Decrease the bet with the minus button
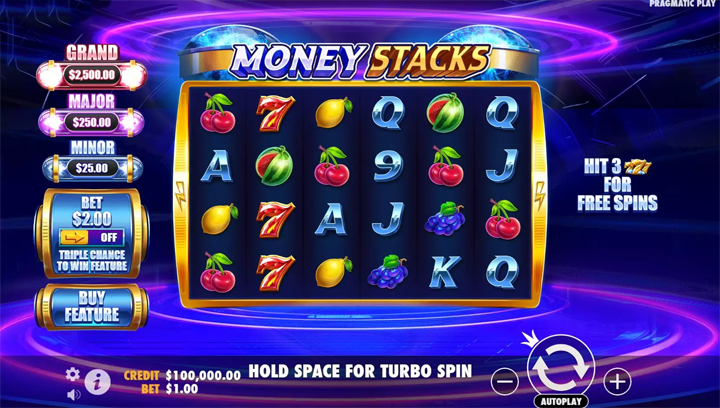Screen dimensions: 720x408 [505, 381]
